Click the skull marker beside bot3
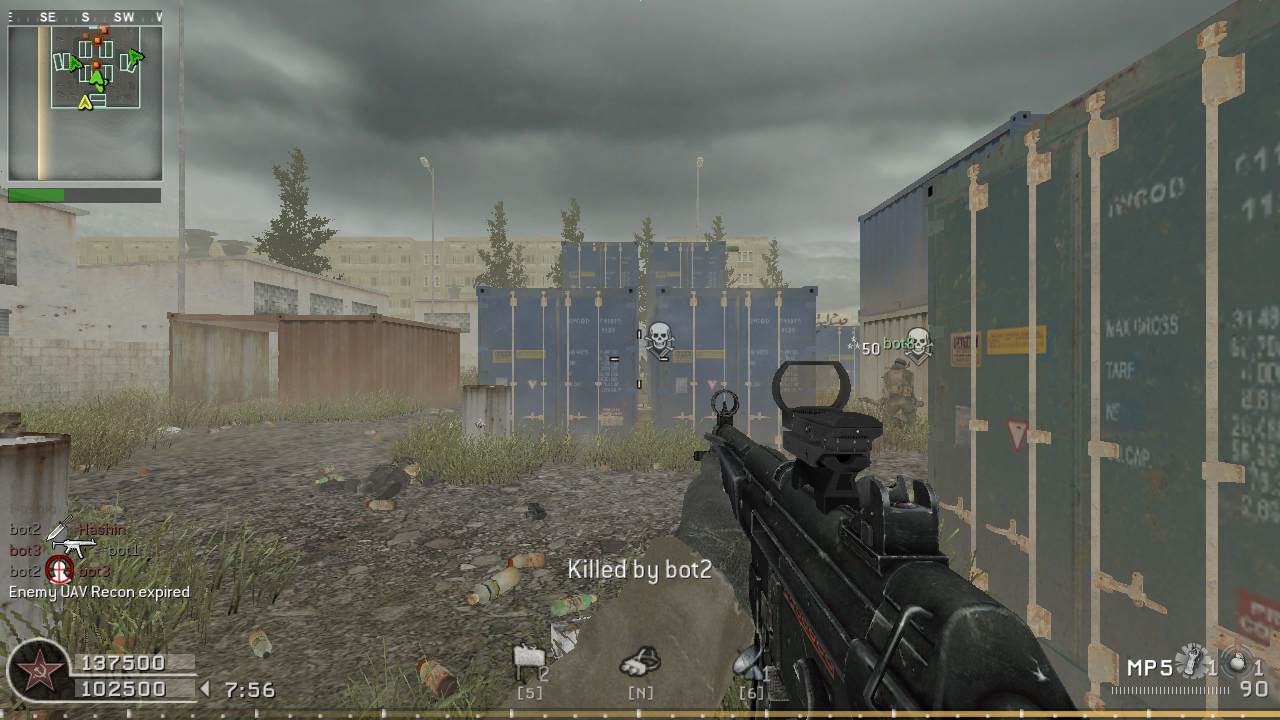This screenshot has height=720, width=1280. (x=917, y=344)
